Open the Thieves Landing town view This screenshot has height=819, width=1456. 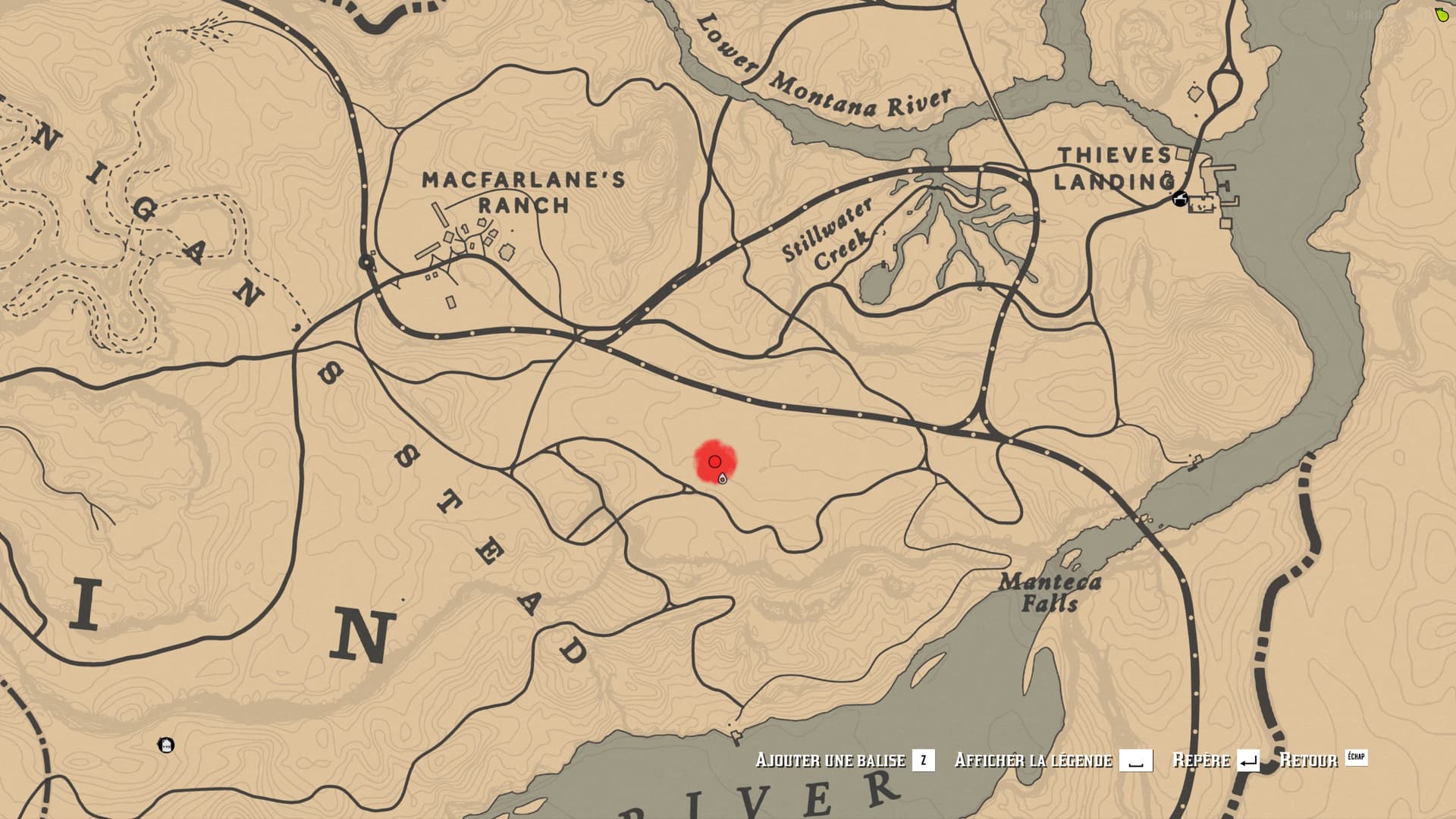click(x=1115, y=167)
